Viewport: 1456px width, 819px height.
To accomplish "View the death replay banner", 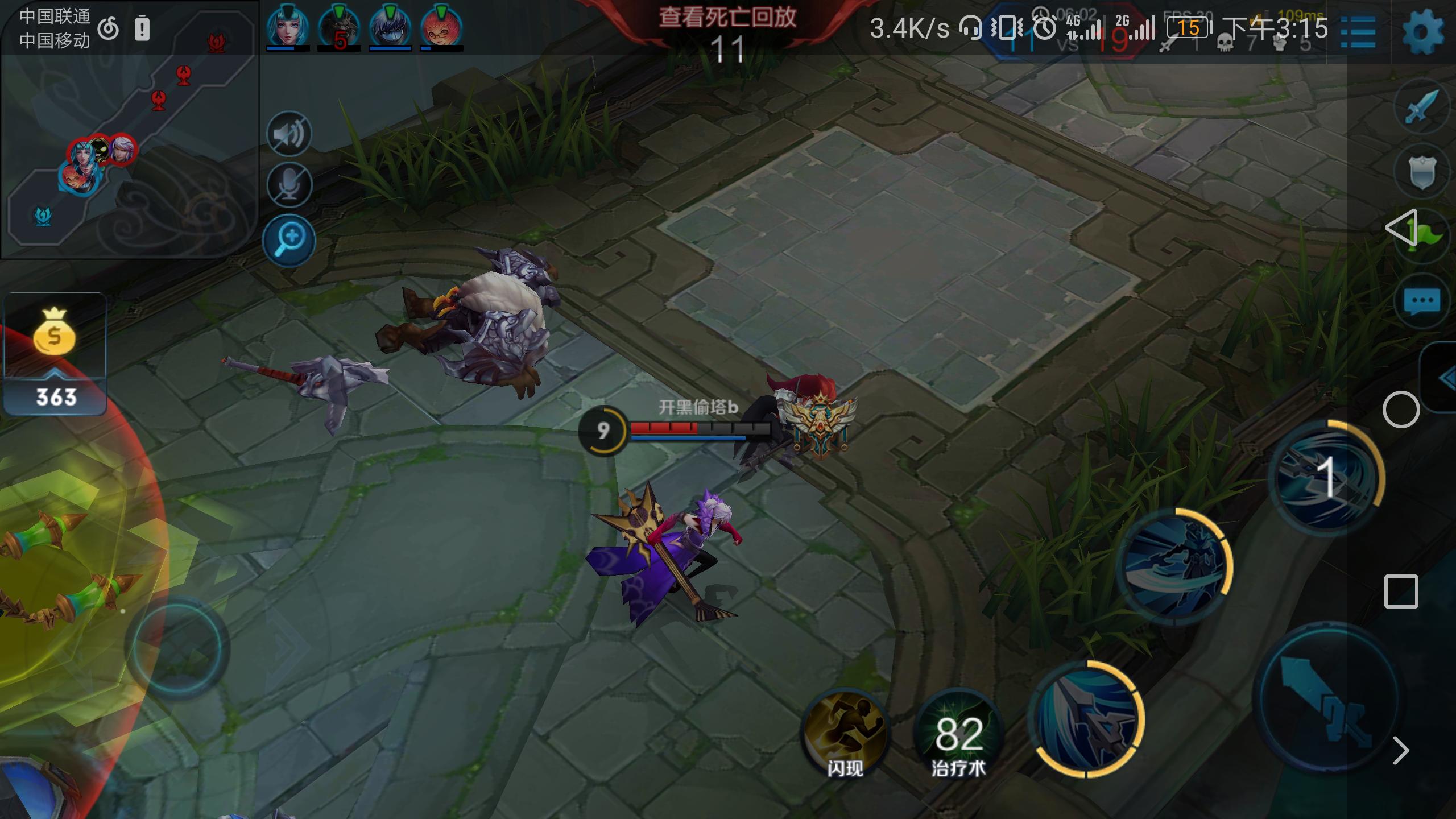I will click(x=727, y=18).
